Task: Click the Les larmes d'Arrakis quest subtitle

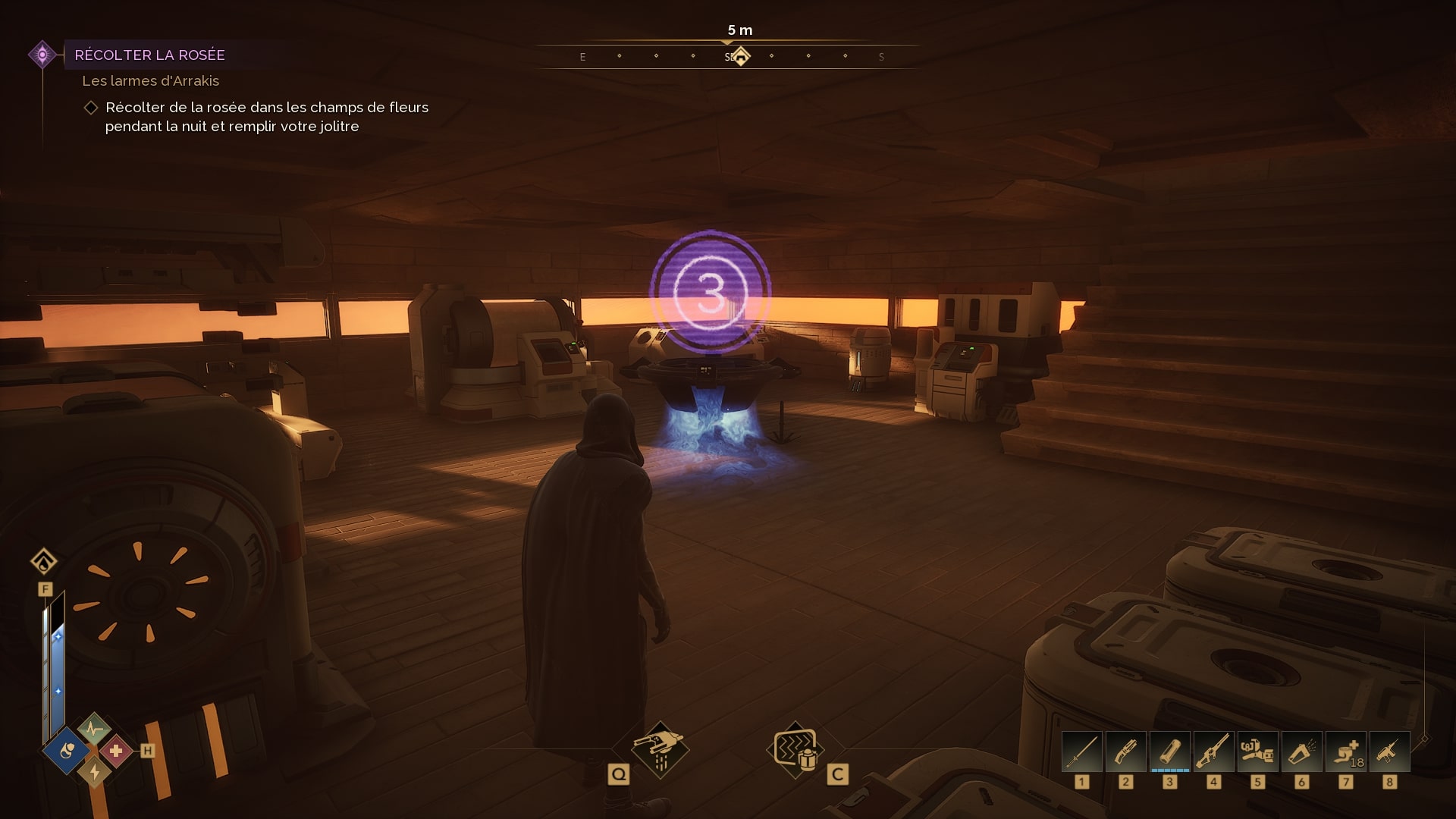Action: click(x=150, y=81)
